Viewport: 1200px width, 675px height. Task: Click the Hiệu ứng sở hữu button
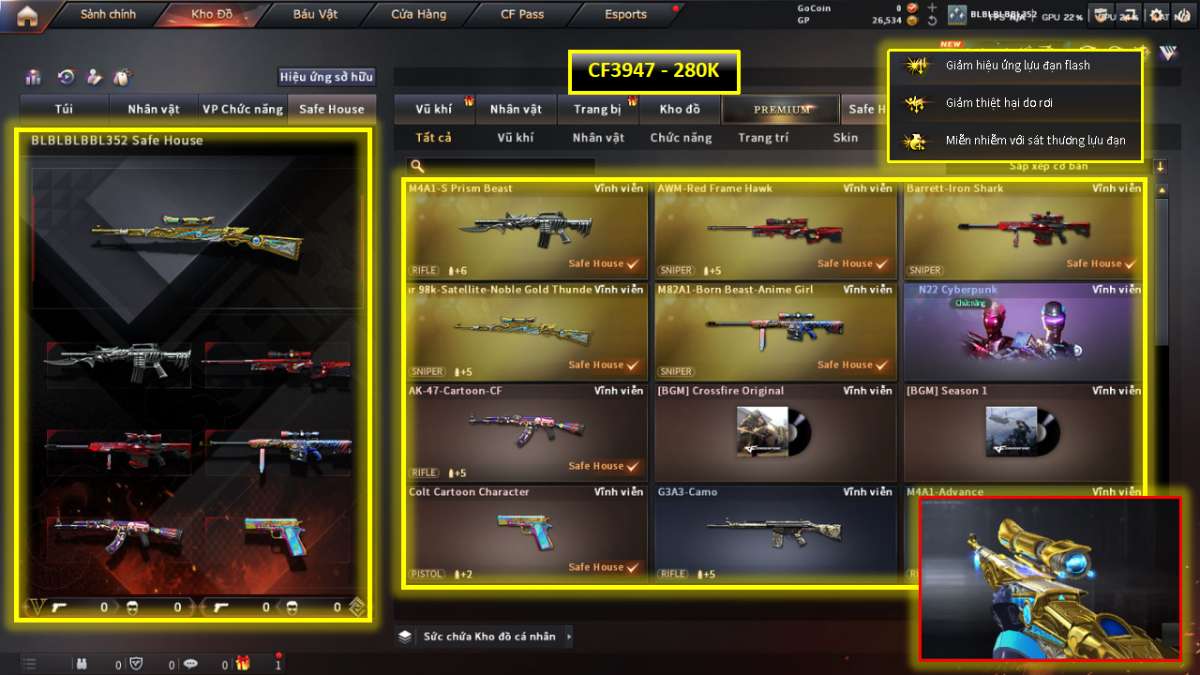(326, 77)
